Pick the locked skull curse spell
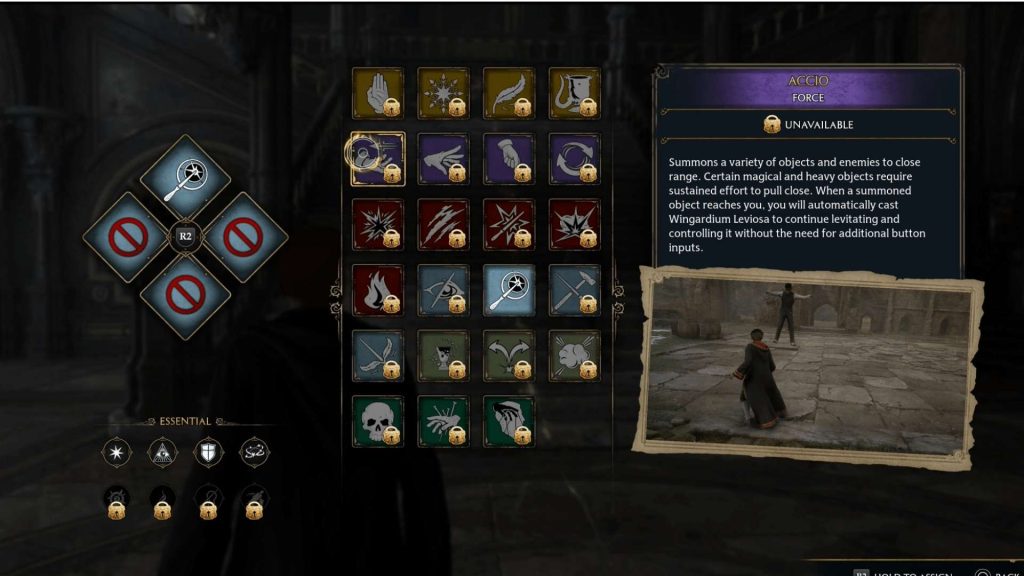This screenshot has width=1024, height=576. (377, 421)
